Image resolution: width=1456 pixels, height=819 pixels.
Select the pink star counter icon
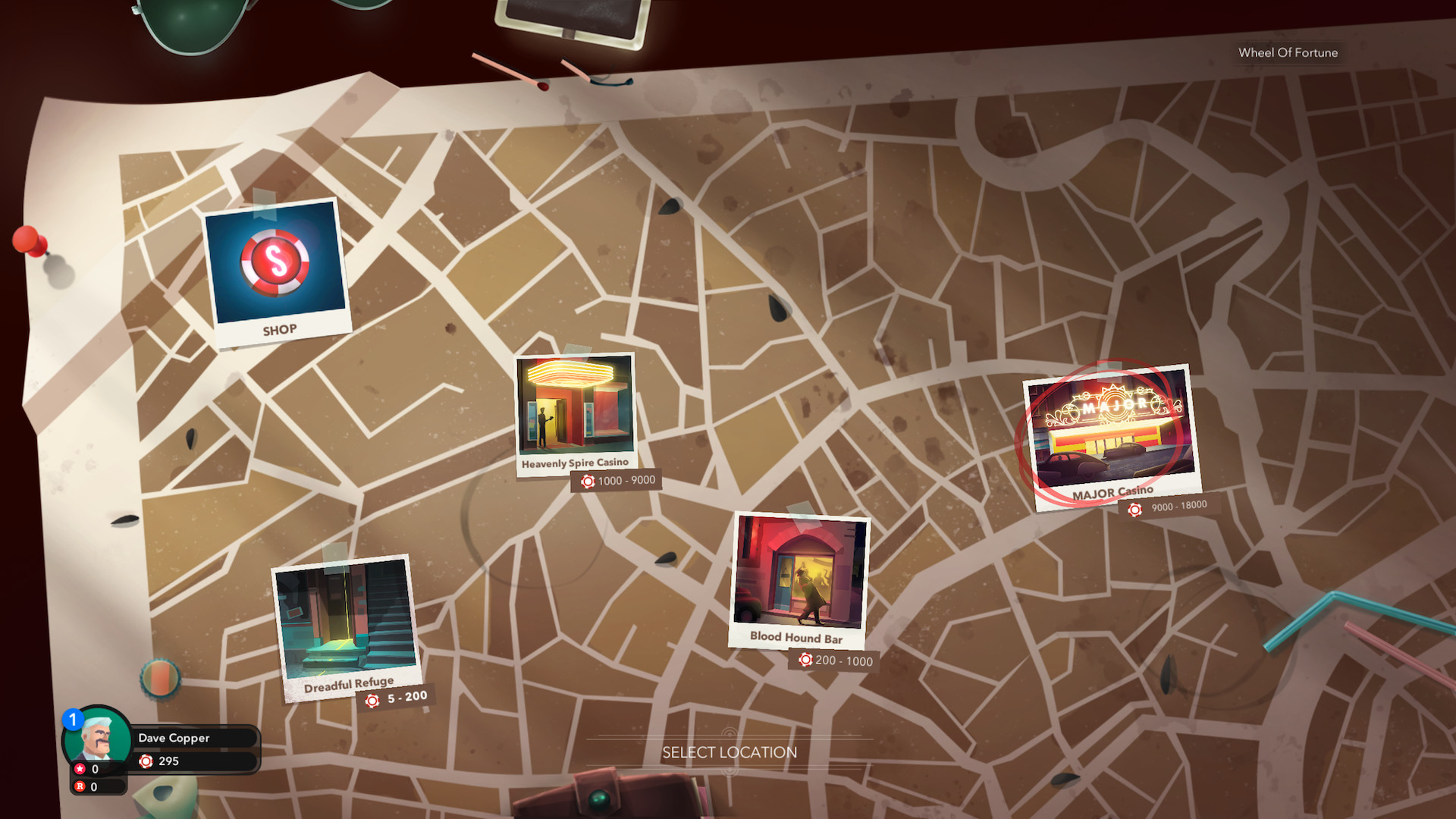[79, 768]
